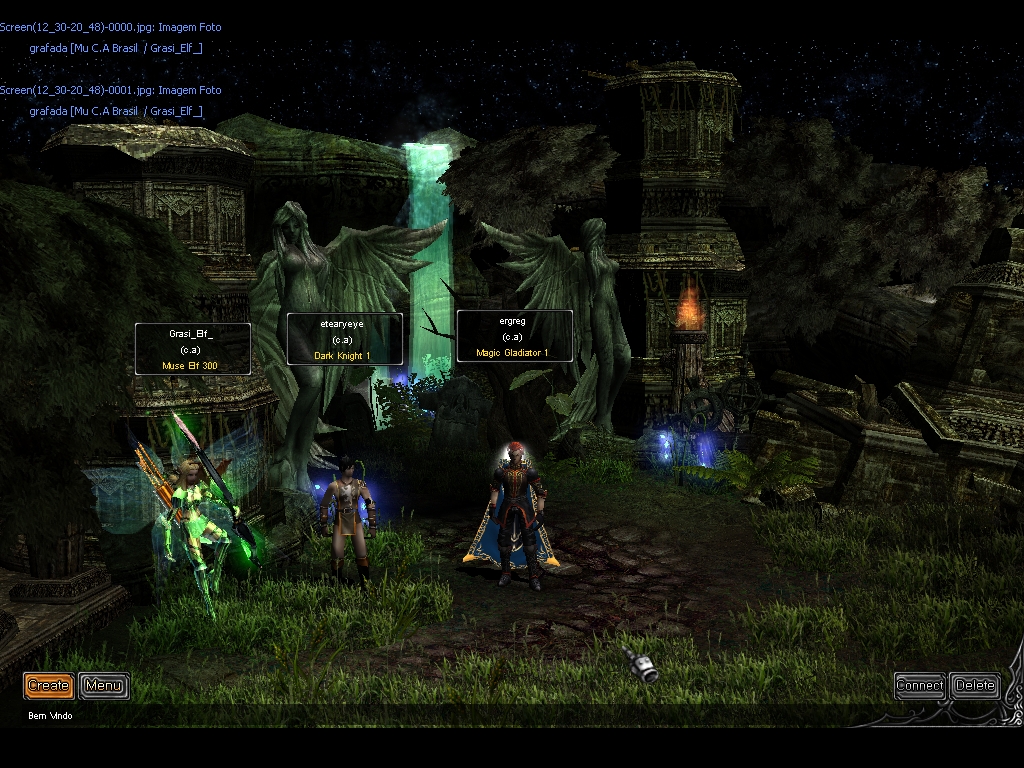The height and width of the screenshot is (768, 1024).
Task: Delete the selected character
Action: [x=974, y=685]
